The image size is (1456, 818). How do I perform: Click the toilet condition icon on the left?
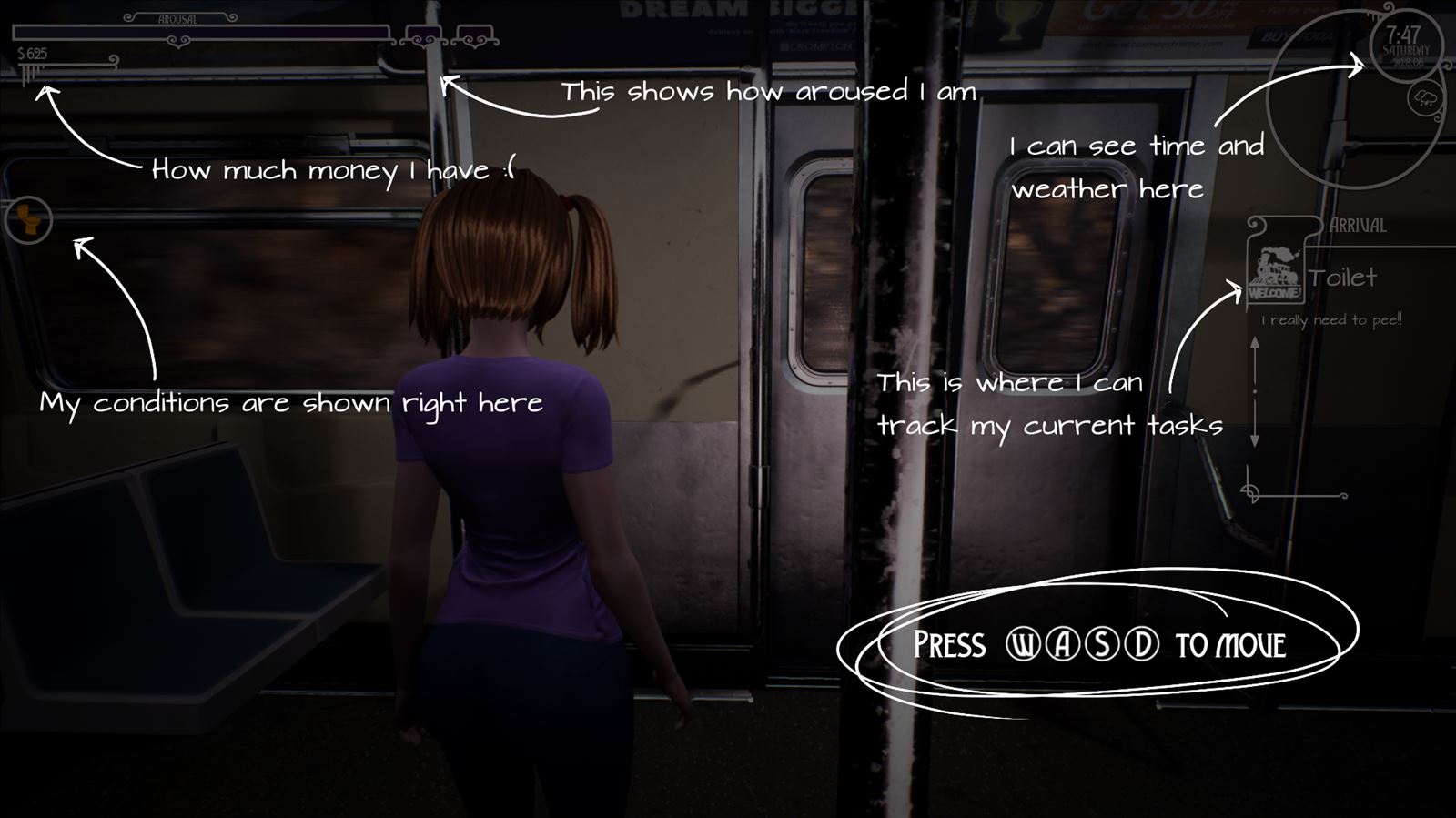coord(30,218)
